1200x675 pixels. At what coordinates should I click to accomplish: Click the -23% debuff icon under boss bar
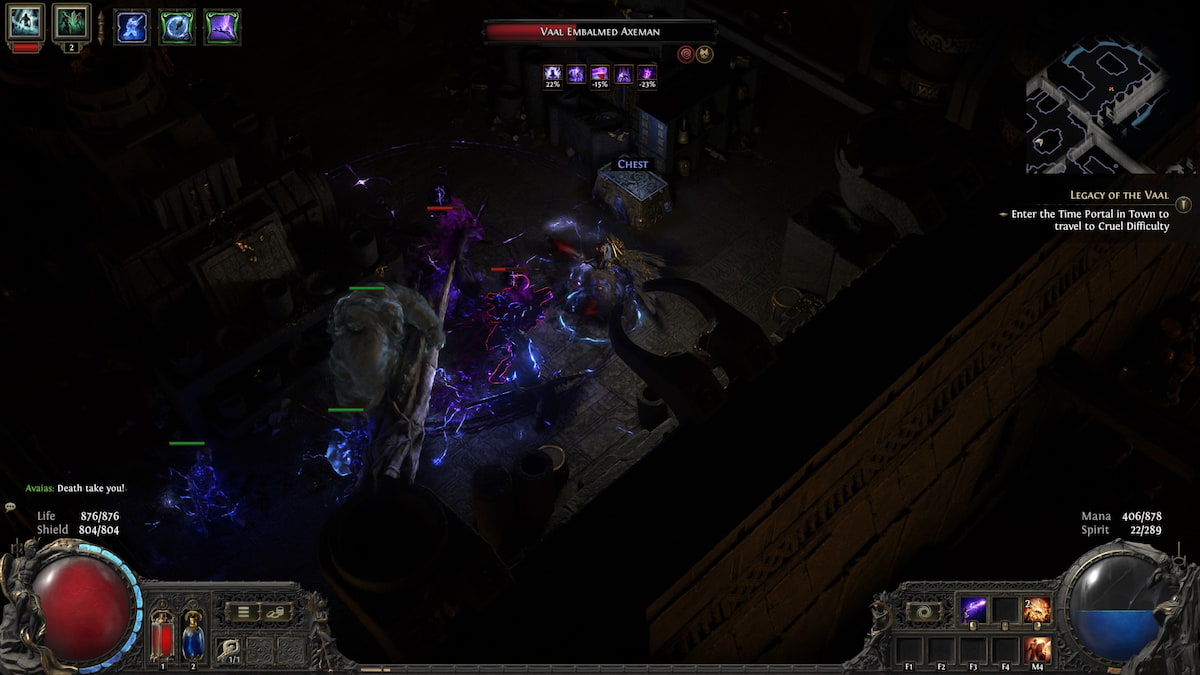point(647,75)
